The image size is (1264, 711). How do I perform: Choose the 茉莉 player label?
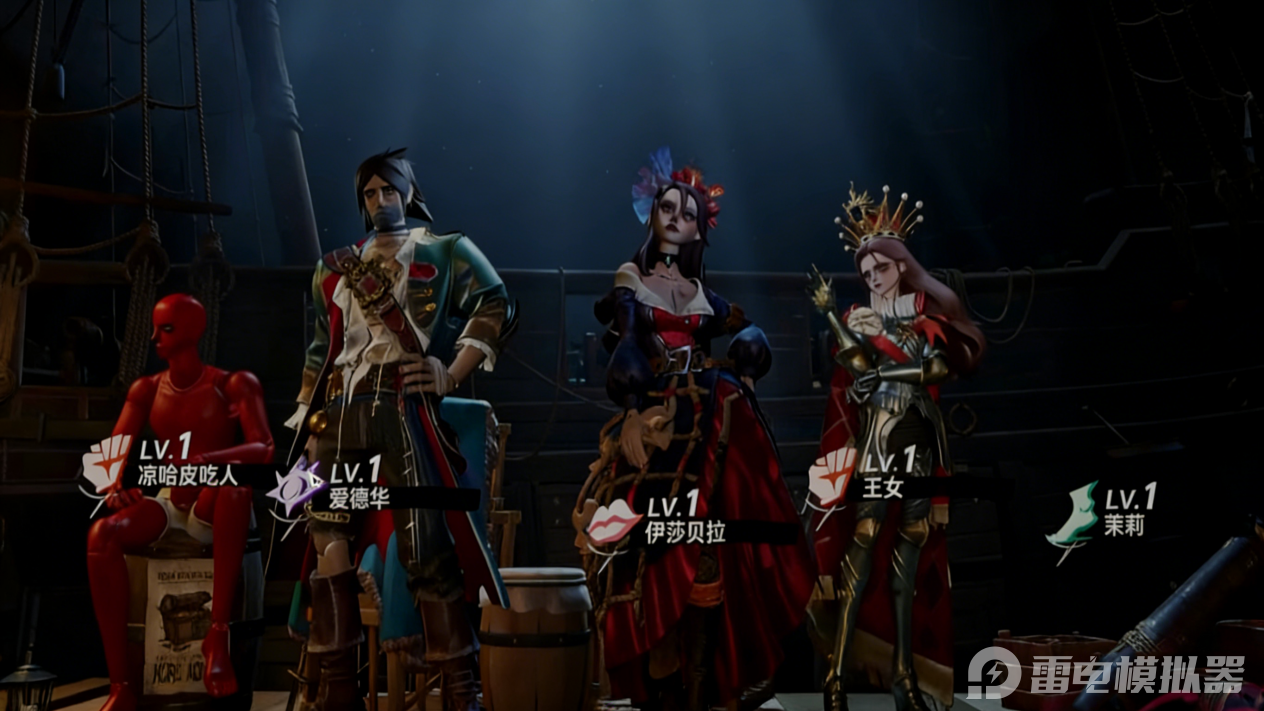pos(1124,524)
